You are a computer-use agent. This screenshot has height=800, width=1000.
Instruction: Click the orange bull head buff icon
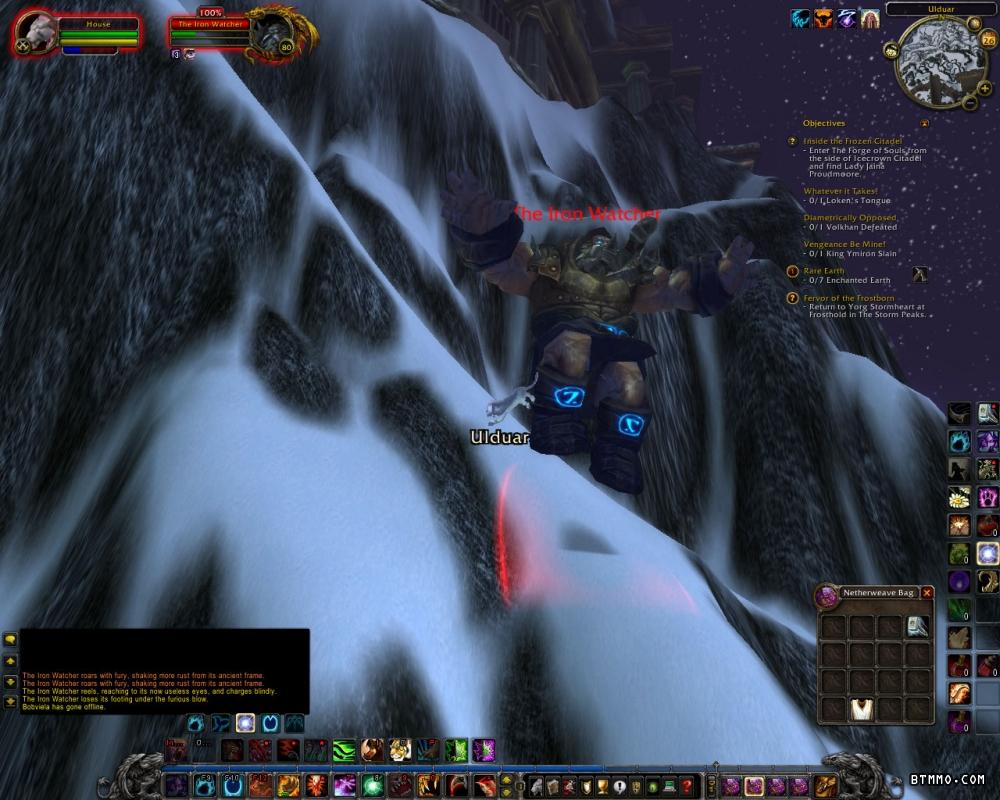coord(823,18)
